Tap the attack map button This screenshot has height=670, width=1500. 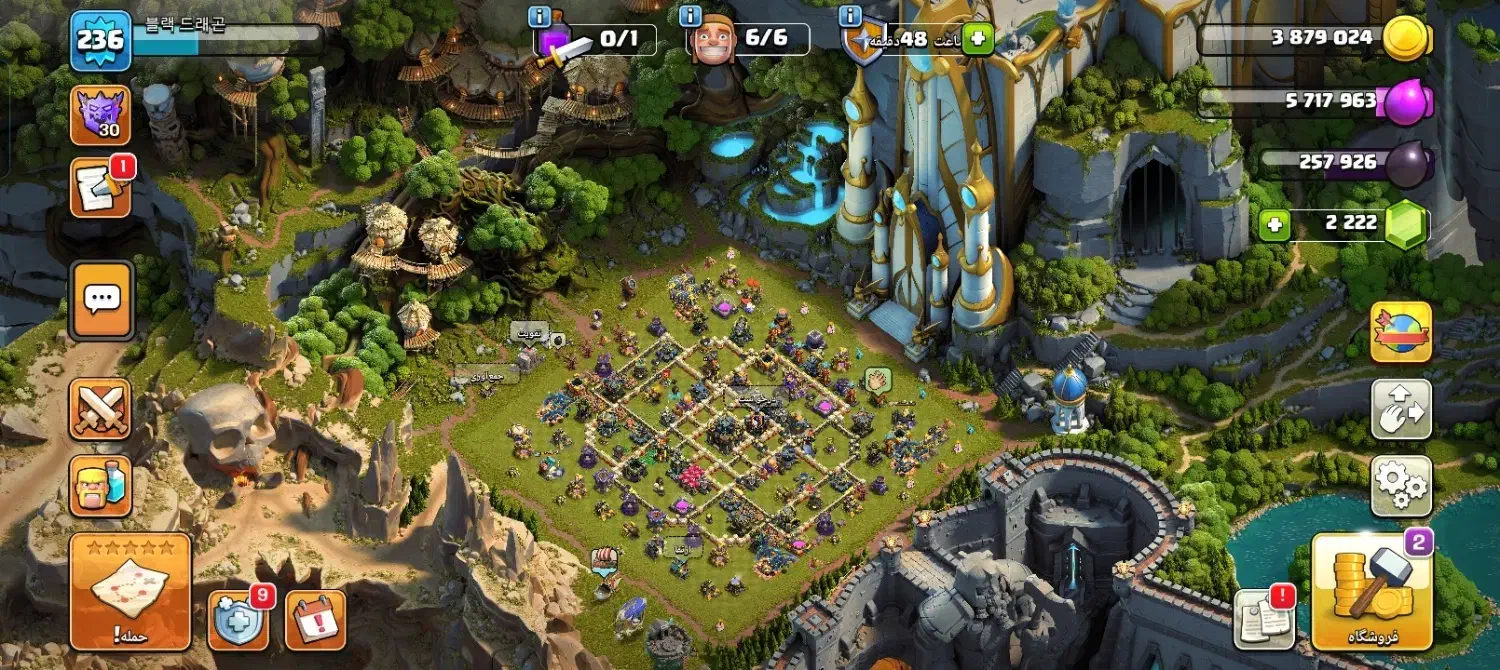pos(130,591)
